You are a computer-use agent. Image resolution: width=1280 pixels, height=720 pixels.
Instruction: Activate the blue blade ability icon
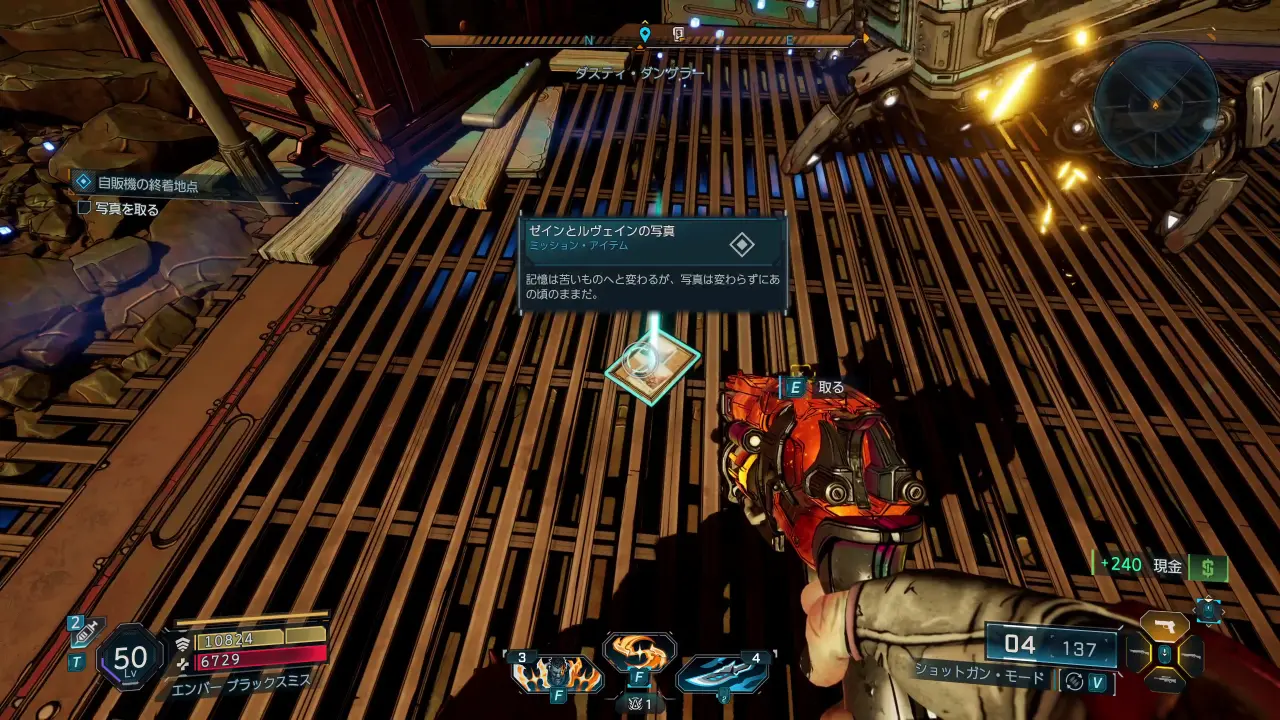point(723,673)
